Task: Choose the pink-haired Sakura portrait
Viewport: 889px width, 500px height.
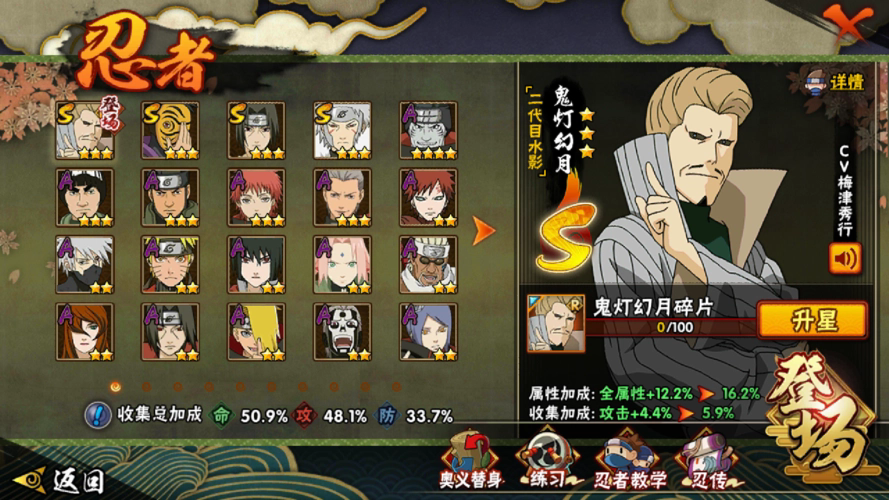Action: pyautogui.click(x=343, y=265)
